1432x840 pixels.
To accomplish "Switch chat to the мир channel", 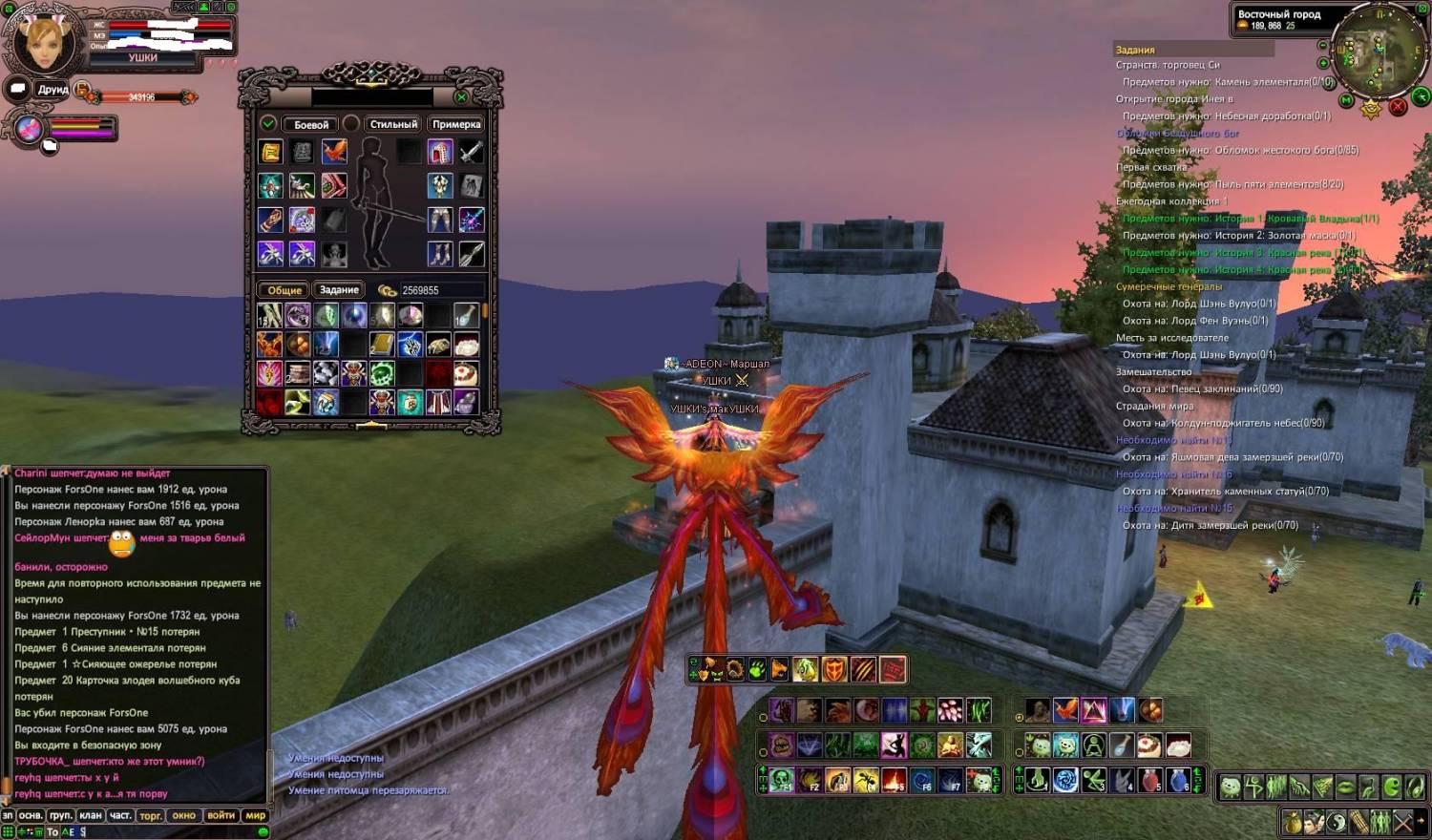I will (255, 815).
